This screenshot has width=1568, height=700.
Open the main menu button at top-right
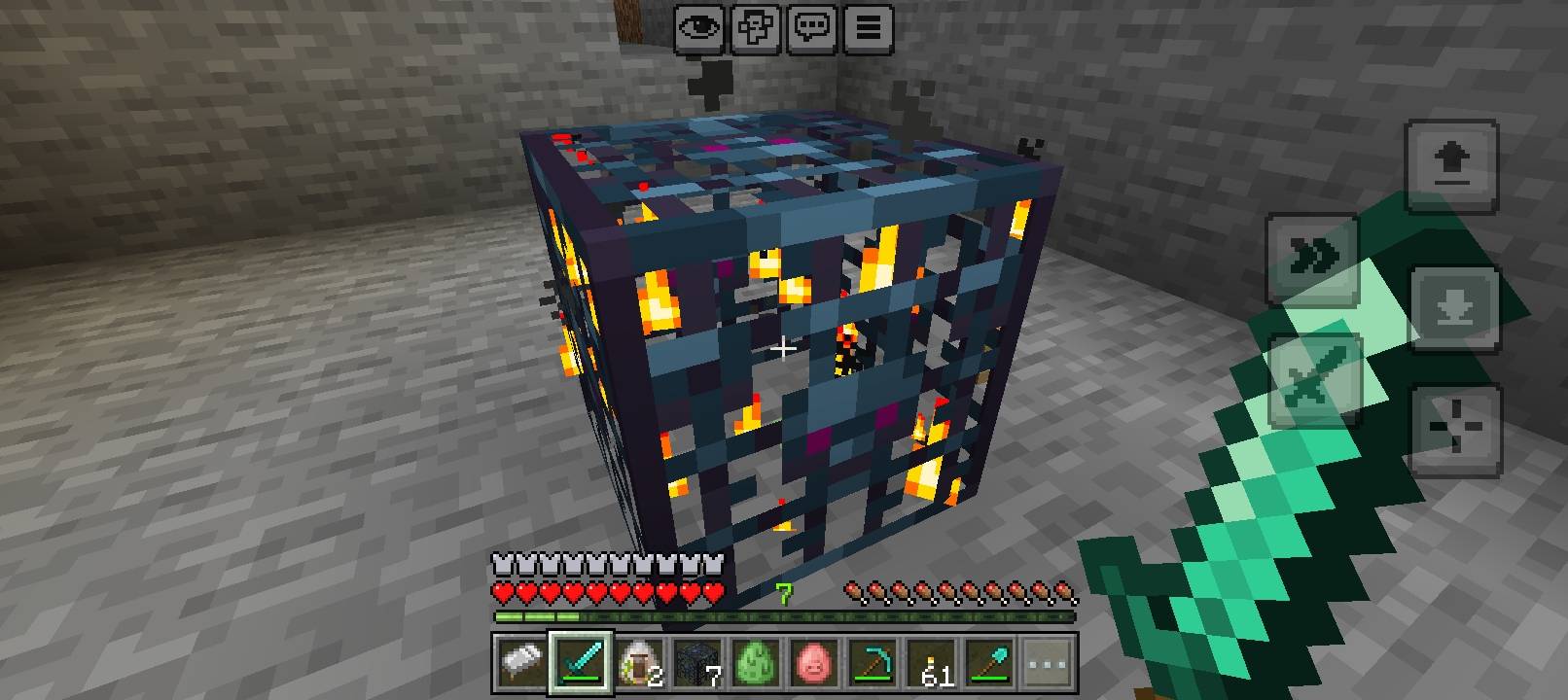point(869,28)
